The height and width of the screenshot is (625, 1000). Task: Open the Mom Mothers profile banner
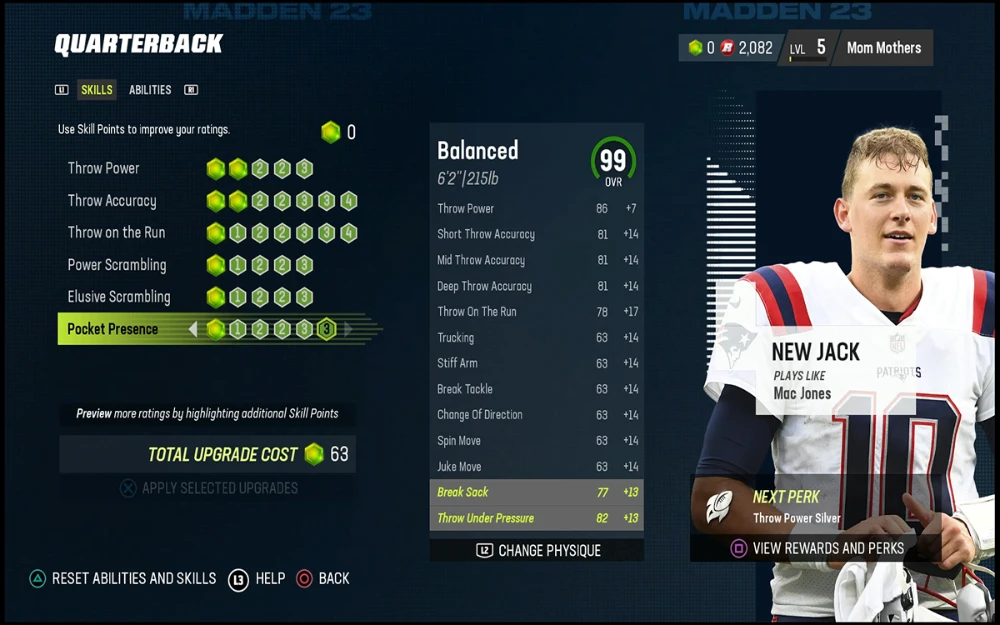883,48
